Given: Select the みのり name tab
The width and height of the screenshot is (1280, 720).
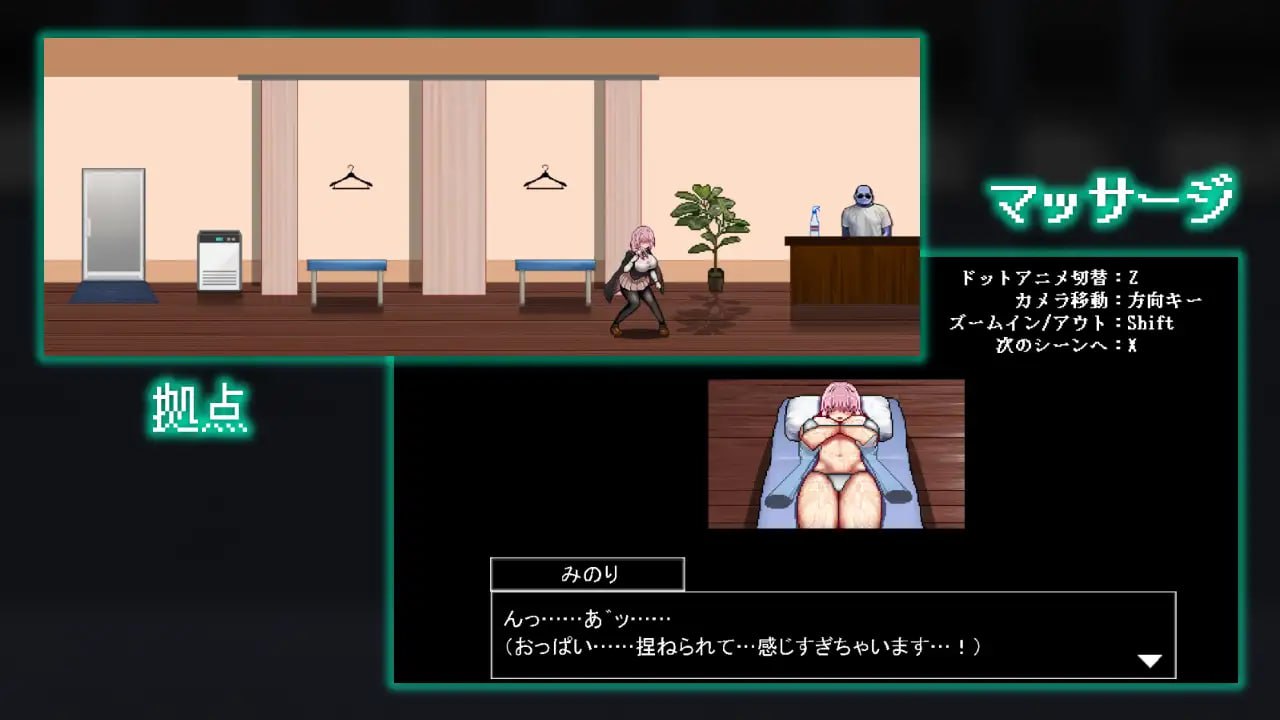Looking at the screenshot, I should (586, 572).
